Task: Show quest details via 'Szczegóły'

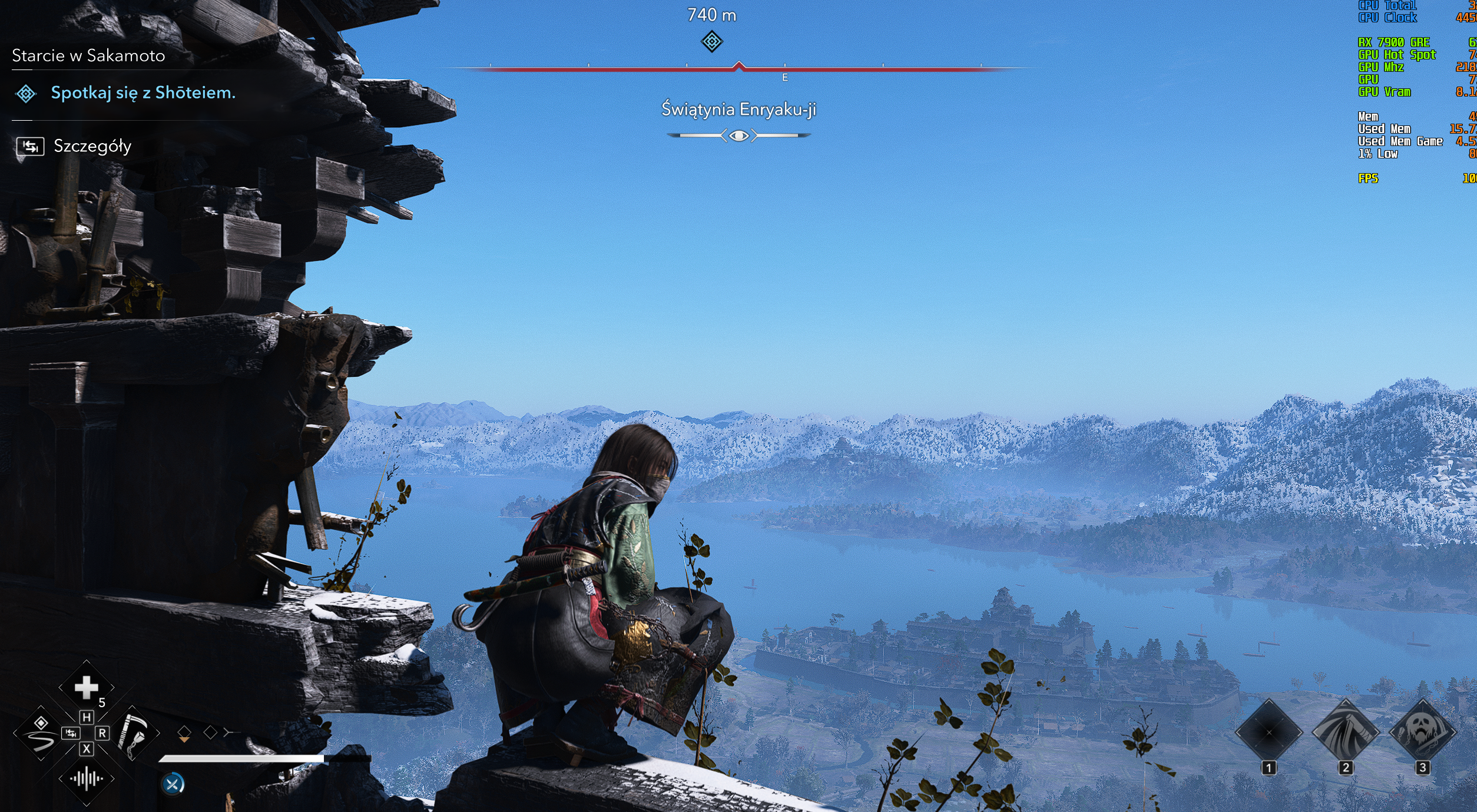Action: (x=92, y=146)
